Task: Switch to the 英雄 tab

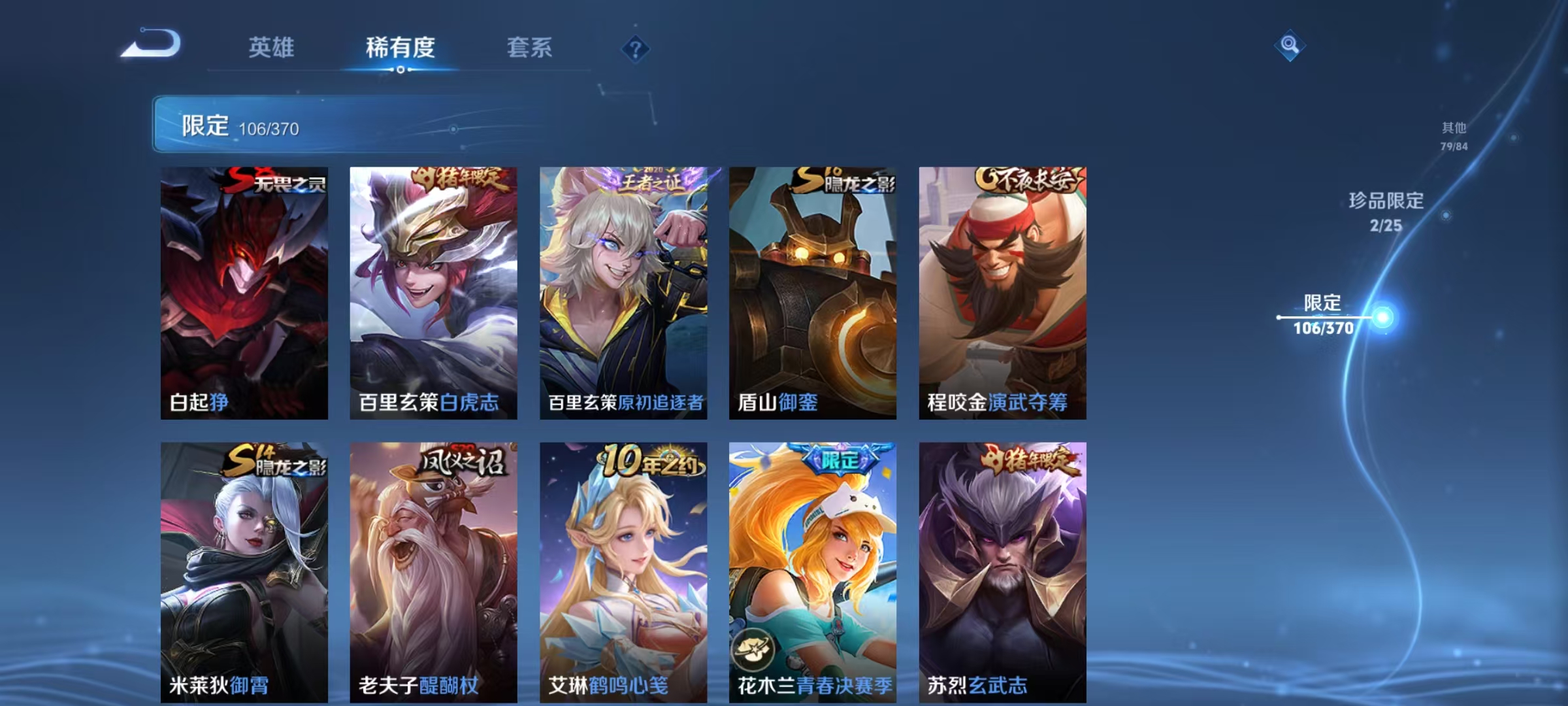Action: 272,48
